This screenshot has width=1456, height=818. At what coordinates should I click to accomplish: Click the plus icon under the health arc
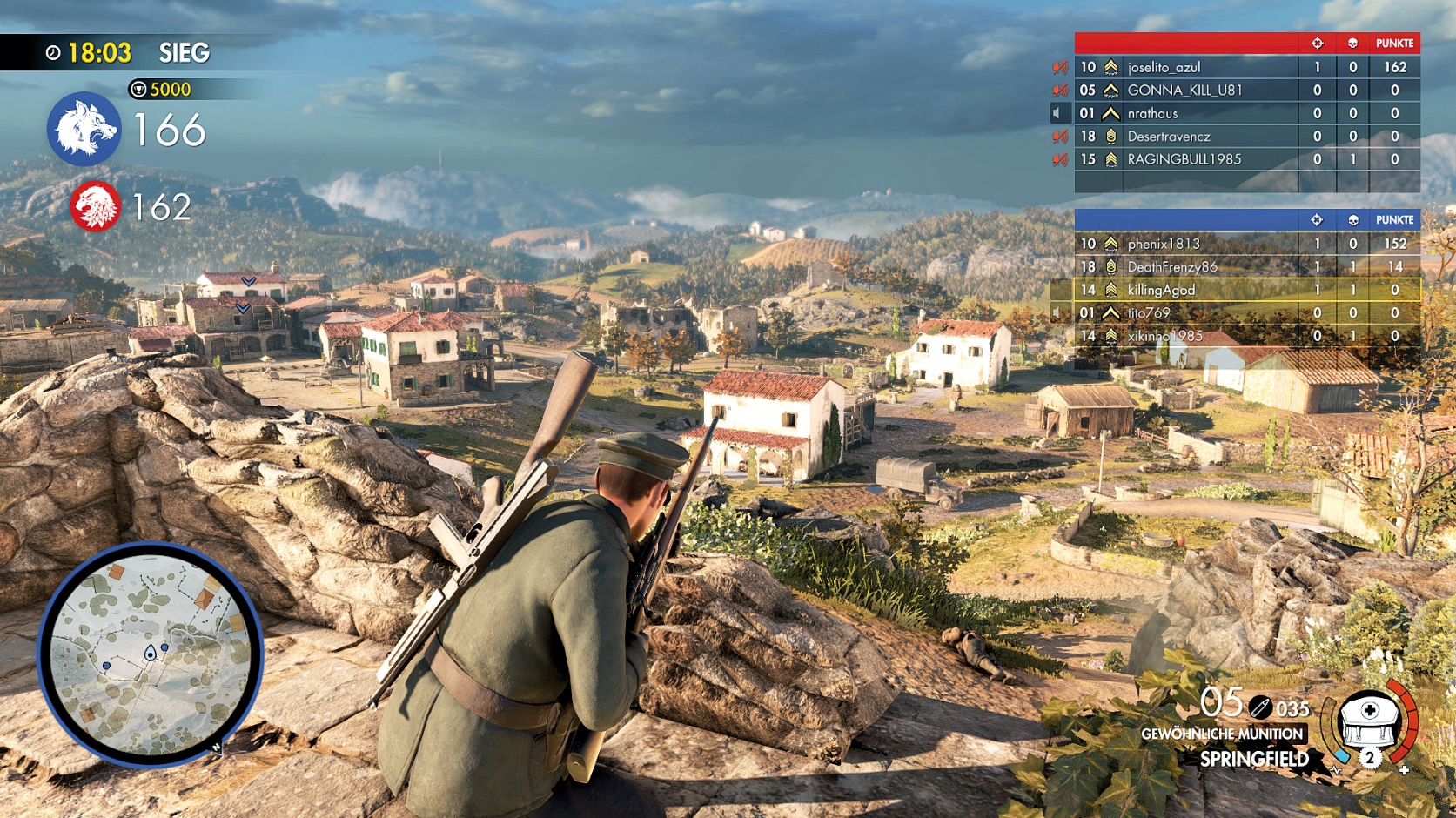tap(1406, 770)
